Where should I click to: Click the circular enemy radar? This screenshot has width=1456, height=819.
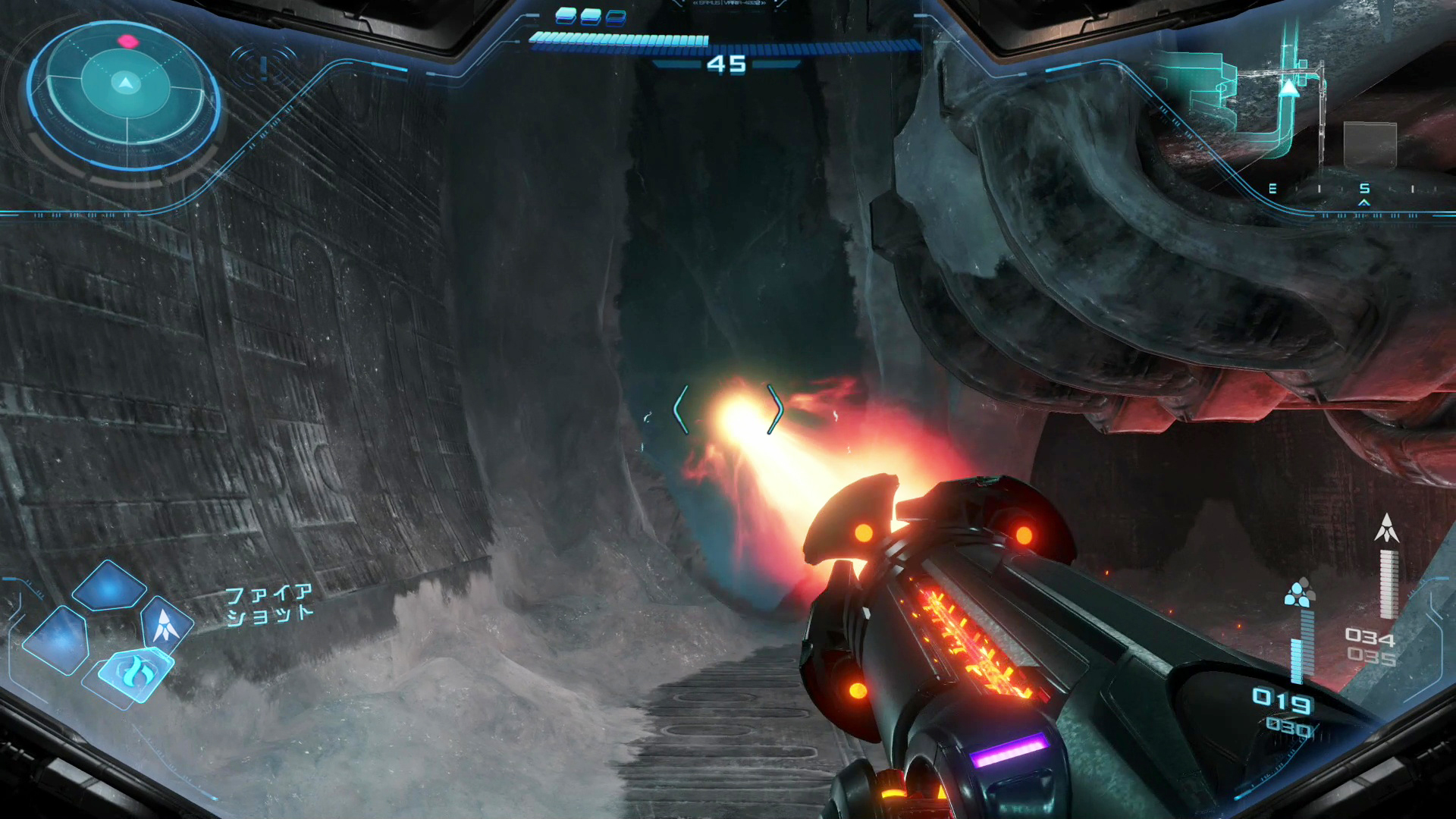(x=125, y=91)
